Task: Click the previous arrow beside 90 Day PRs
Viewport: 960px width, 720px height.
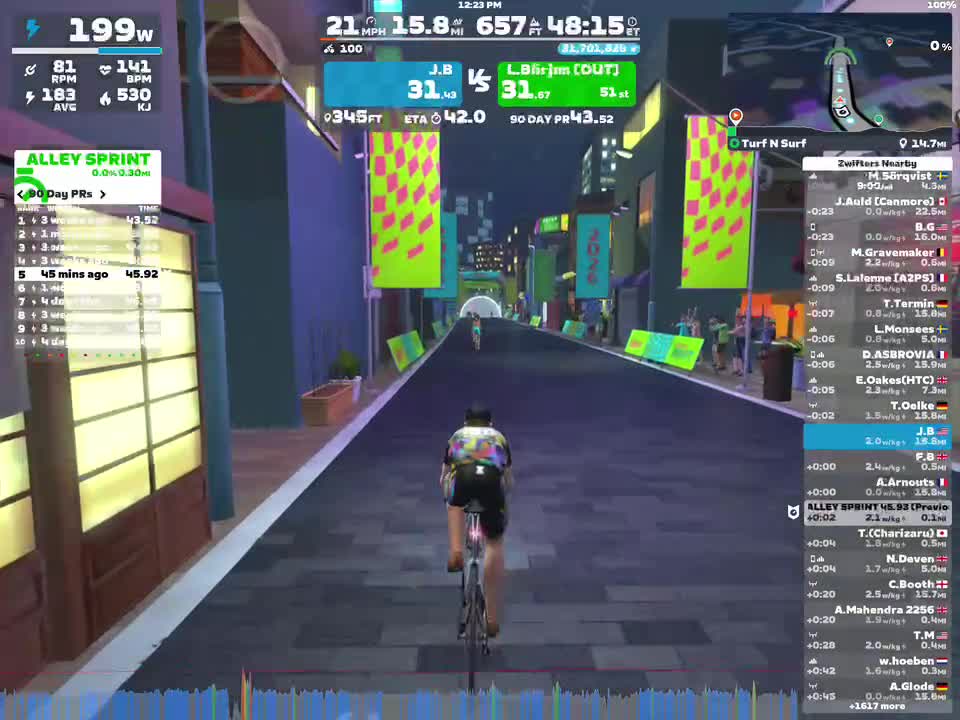Action: point(21,194)
